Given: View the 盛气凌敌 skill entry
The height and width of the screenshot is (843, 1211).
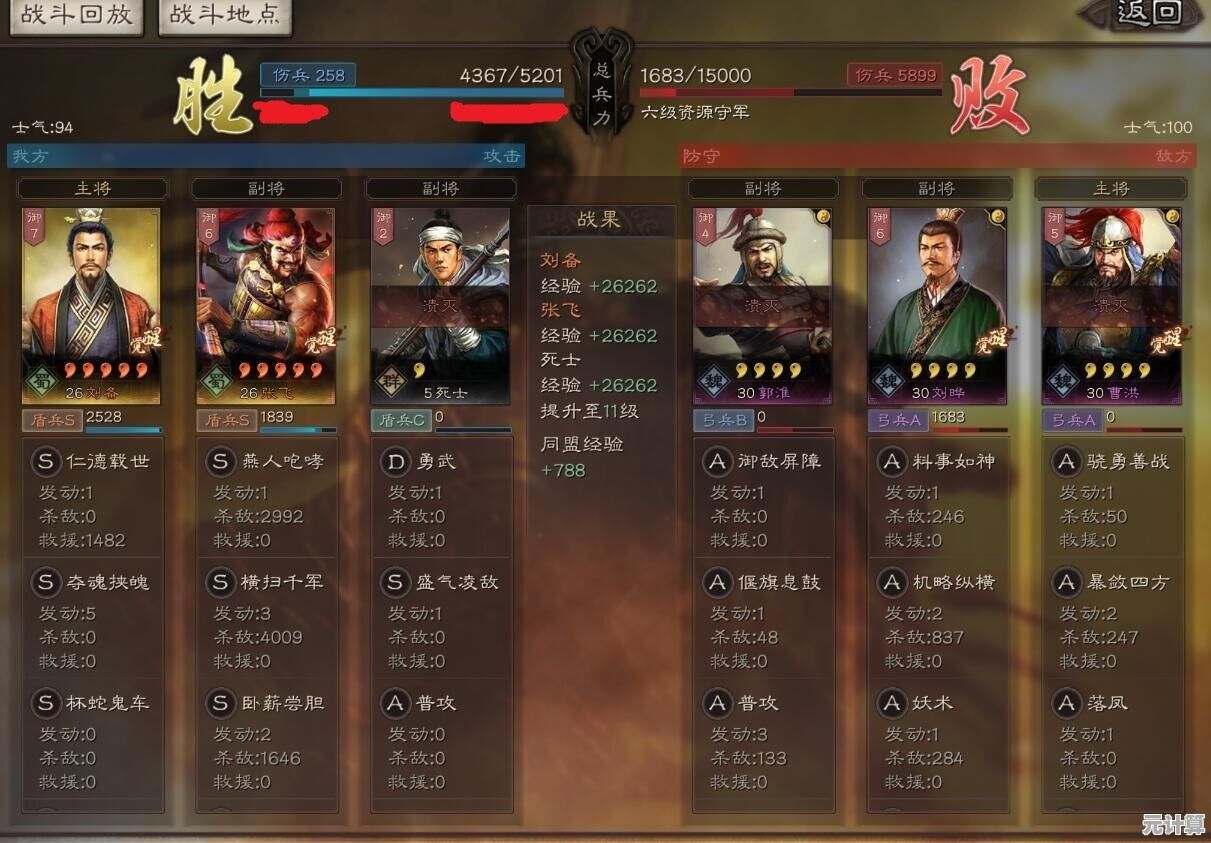Looking at the screenshot, I should pos(441,582).
